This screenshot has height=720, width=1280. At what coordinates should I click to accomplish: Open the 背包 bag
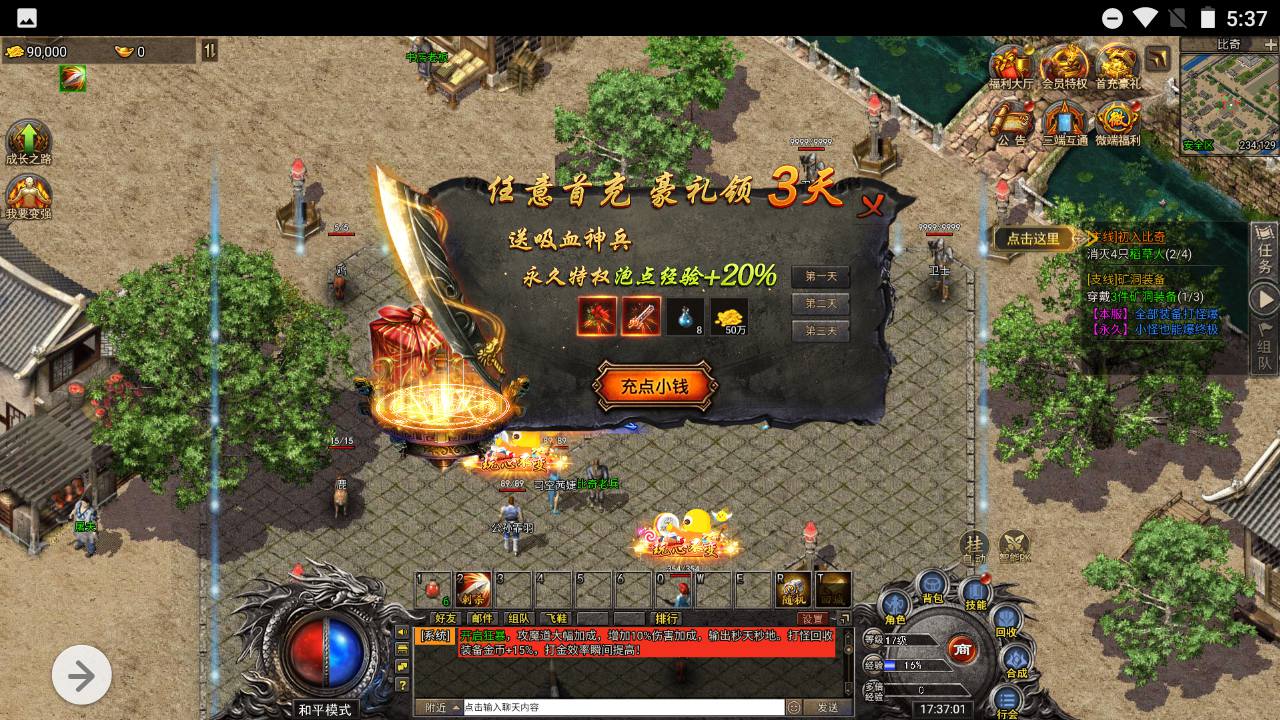pos(932,587)
